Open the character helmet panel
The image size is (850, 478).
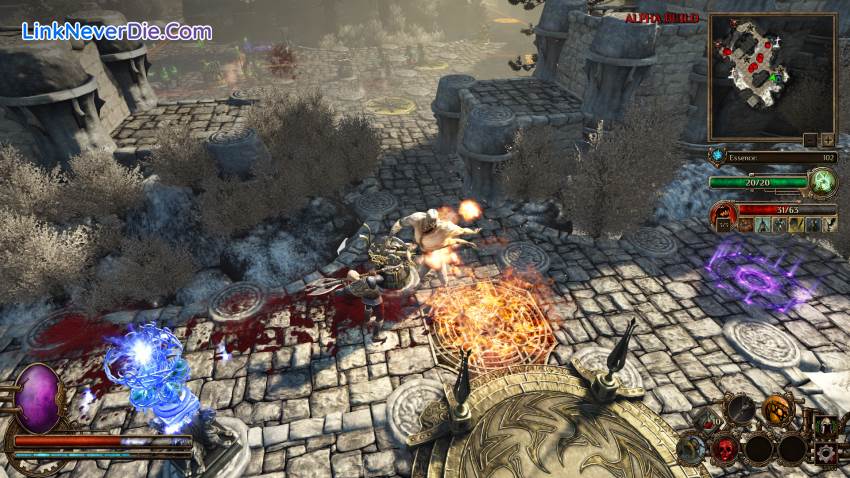point(824,424)
